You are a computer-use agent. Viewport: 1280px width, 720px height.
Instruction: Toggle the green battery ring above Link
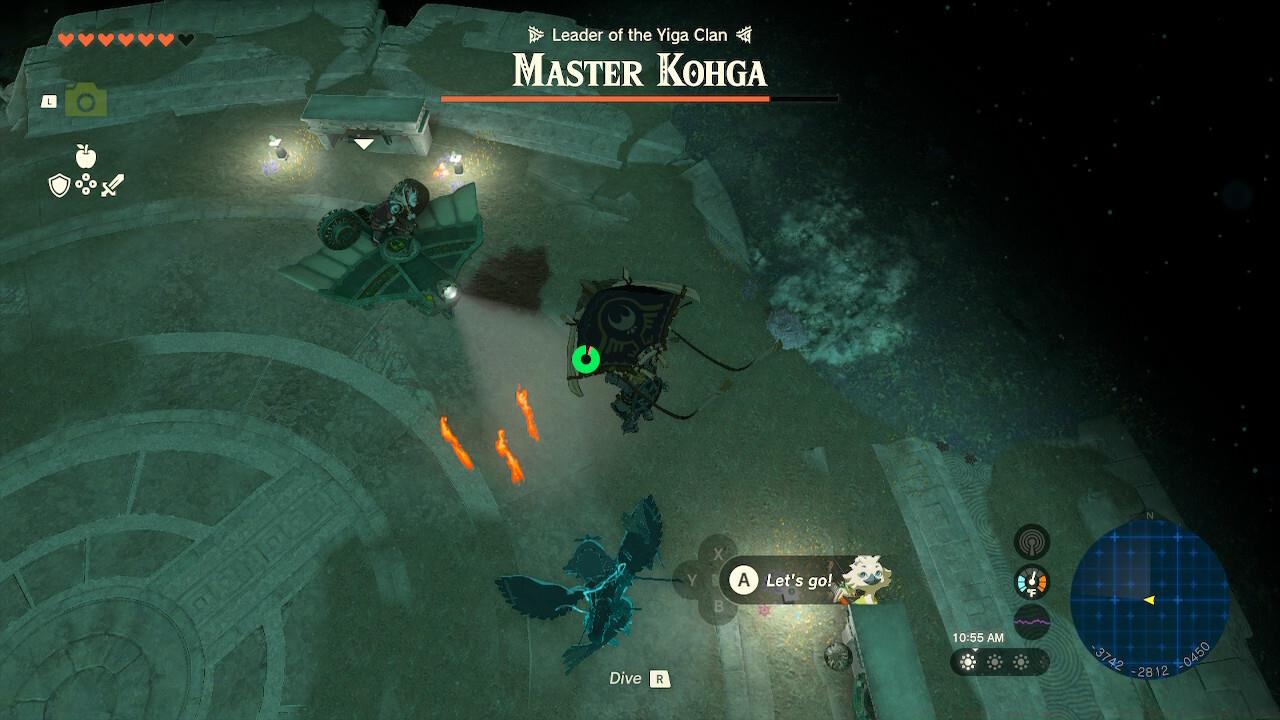pos(585,357)
